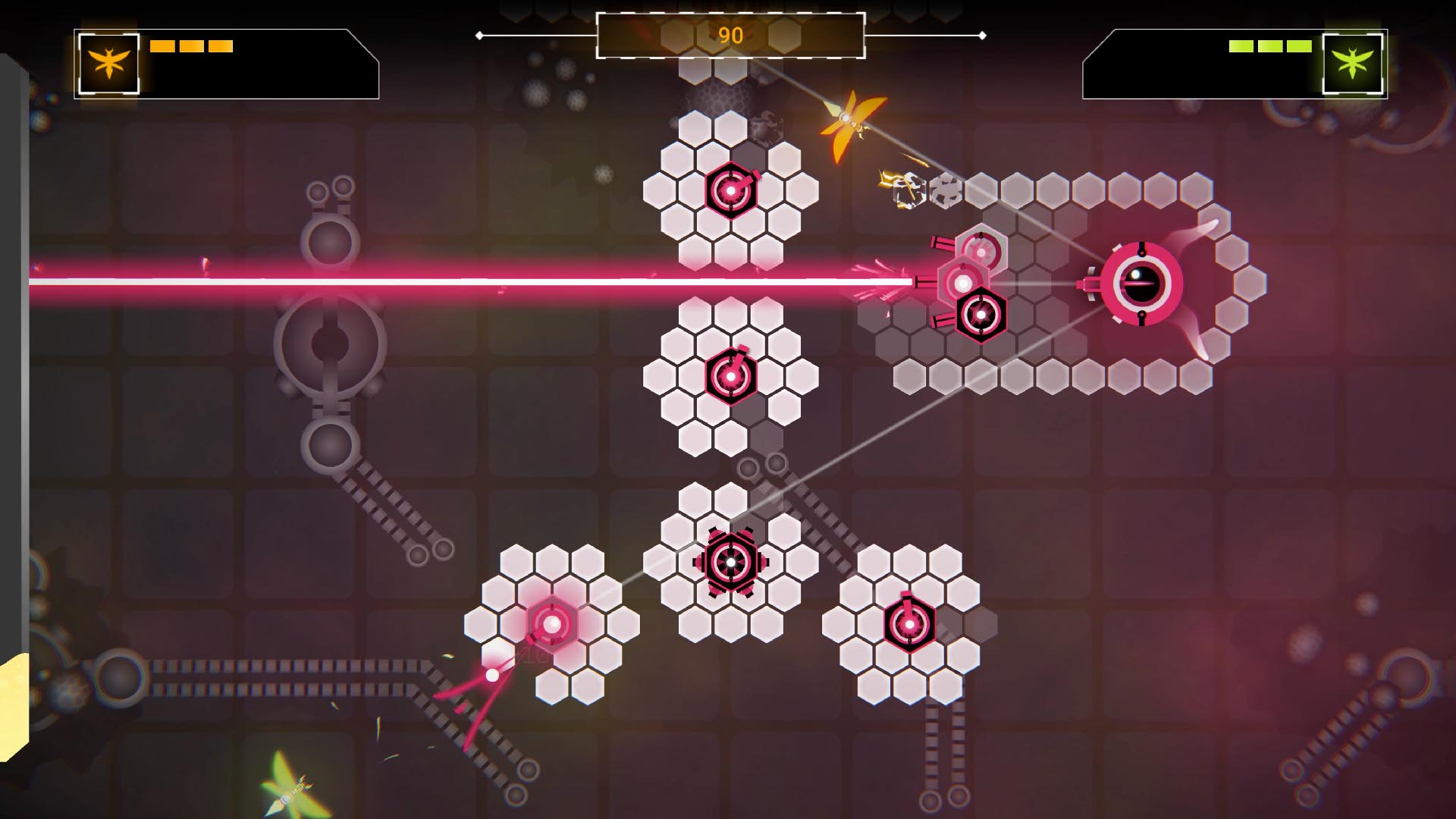Expand the score panel showing 90

click(x=730, y=34)
